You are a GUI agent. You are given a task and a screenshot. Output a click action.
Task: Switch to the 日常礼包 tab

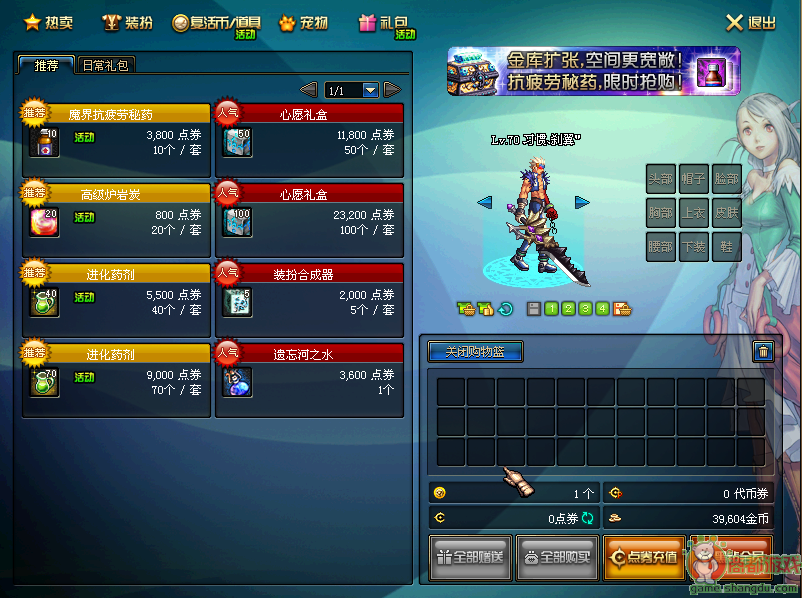click(105, 65)
